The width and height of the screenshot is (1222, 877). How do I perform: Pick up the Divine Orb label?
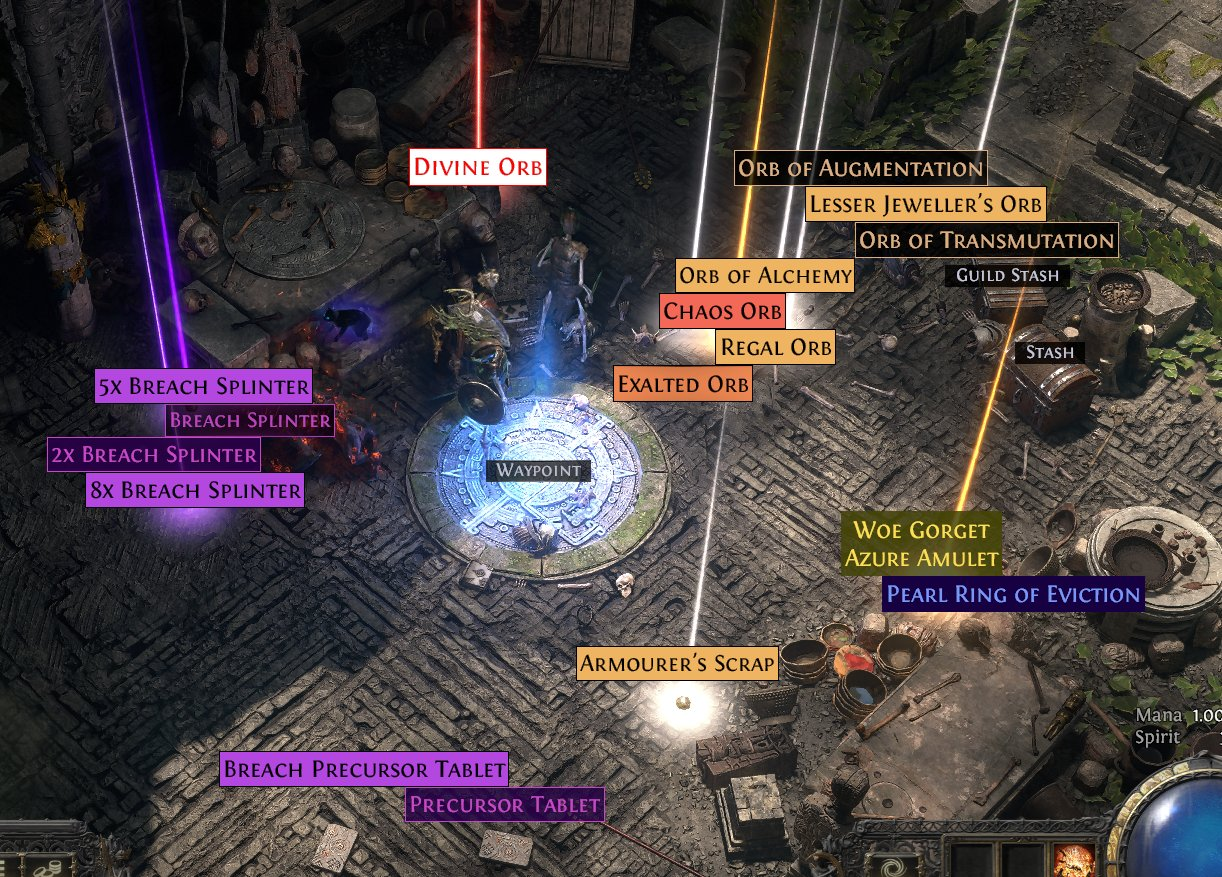click(x=478, y=166)
